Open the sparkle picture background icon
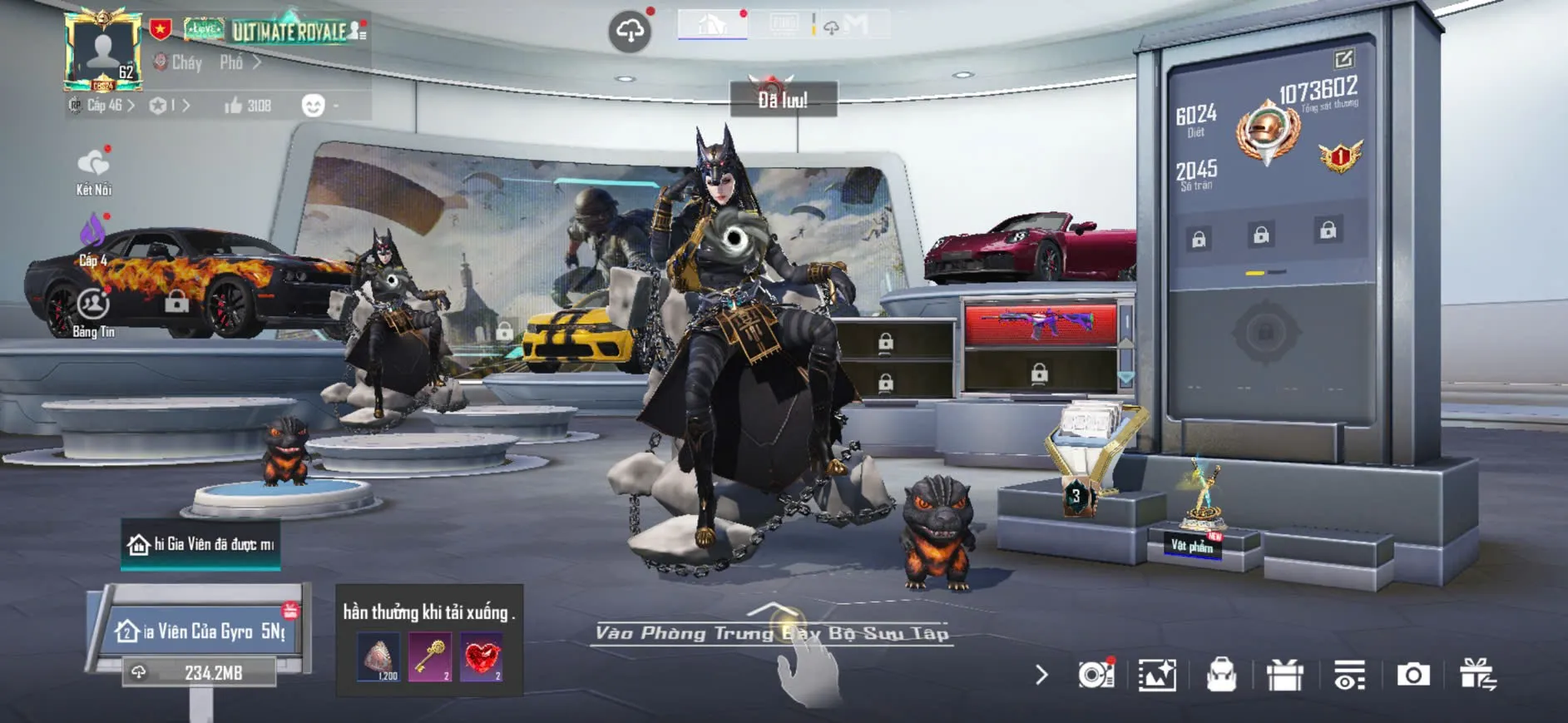The height and width of the screenshot is (723, 1568). 1157,675
